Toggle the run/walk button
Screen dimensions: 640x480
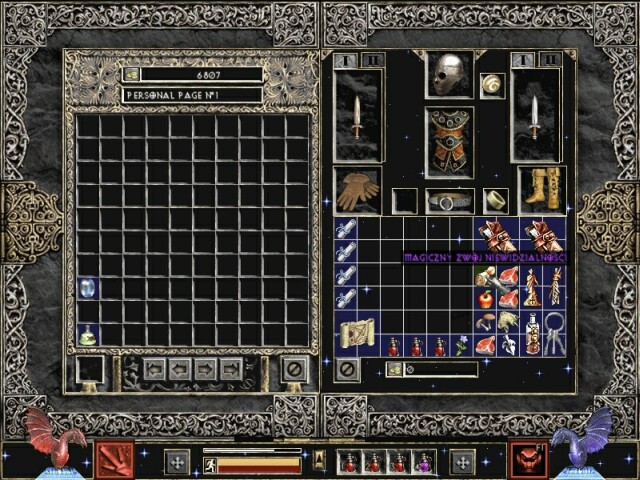pyautogui.click(x=210, y=463)
